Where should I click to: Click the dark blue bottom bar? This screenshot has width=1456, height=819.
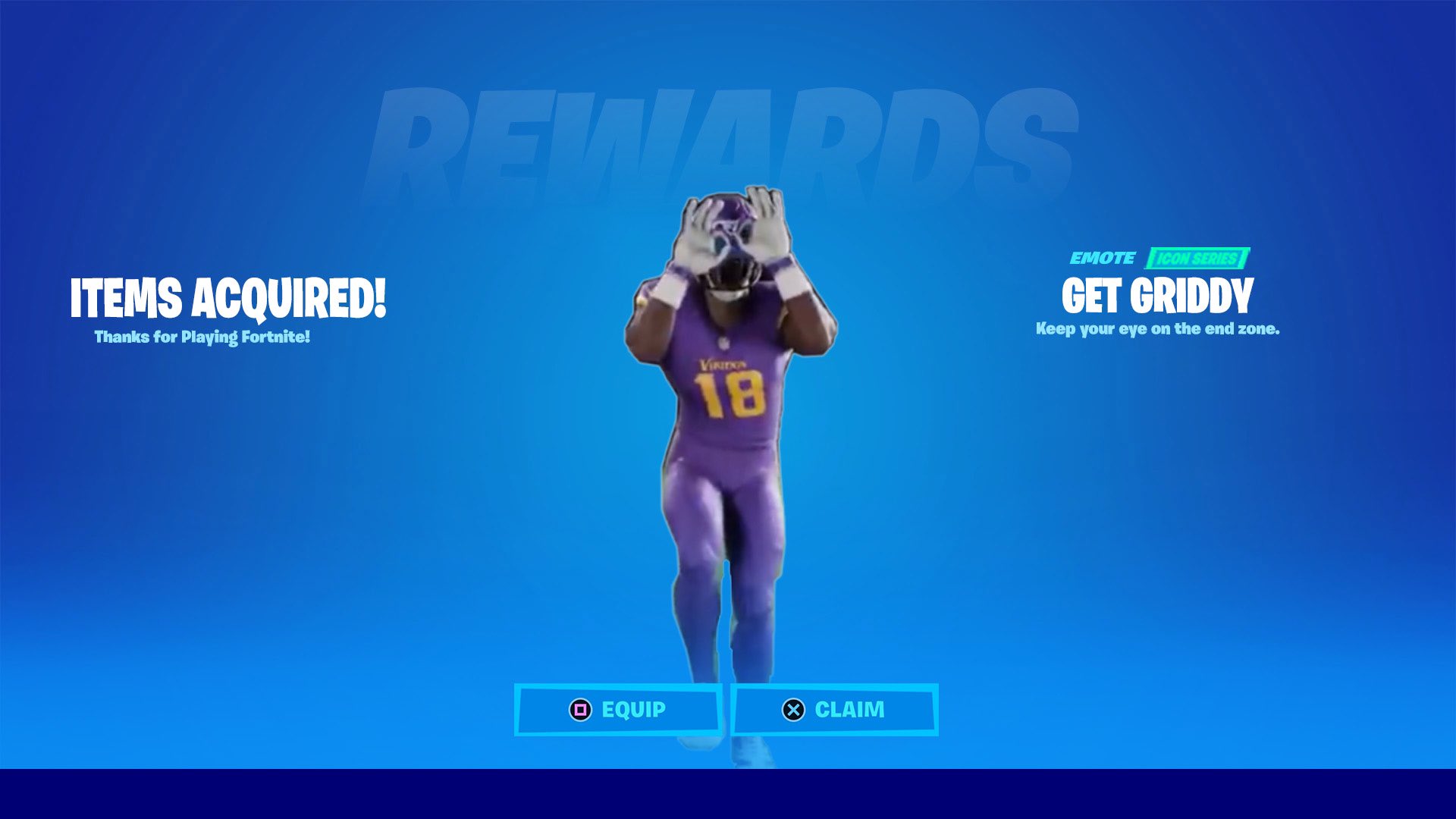(728, 796)
